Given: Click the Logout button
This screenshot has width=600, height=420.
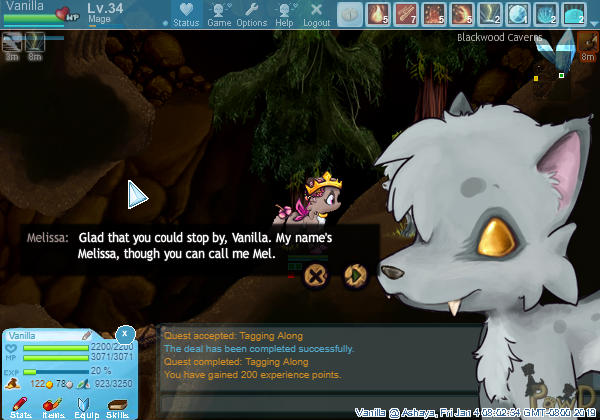Looking at the screenshot, I should 316,14.
